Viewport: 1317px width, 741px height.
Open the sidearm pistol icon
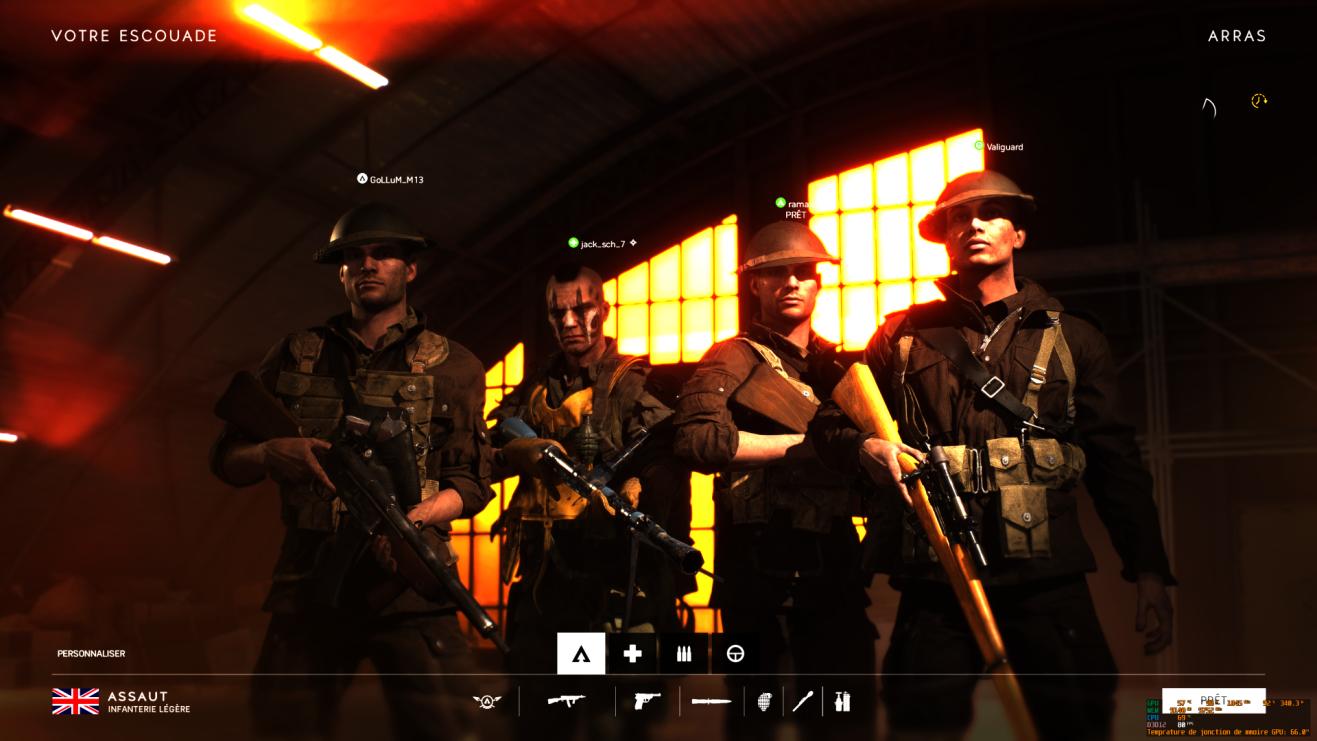pyautogui.click(x=648, y=703)
